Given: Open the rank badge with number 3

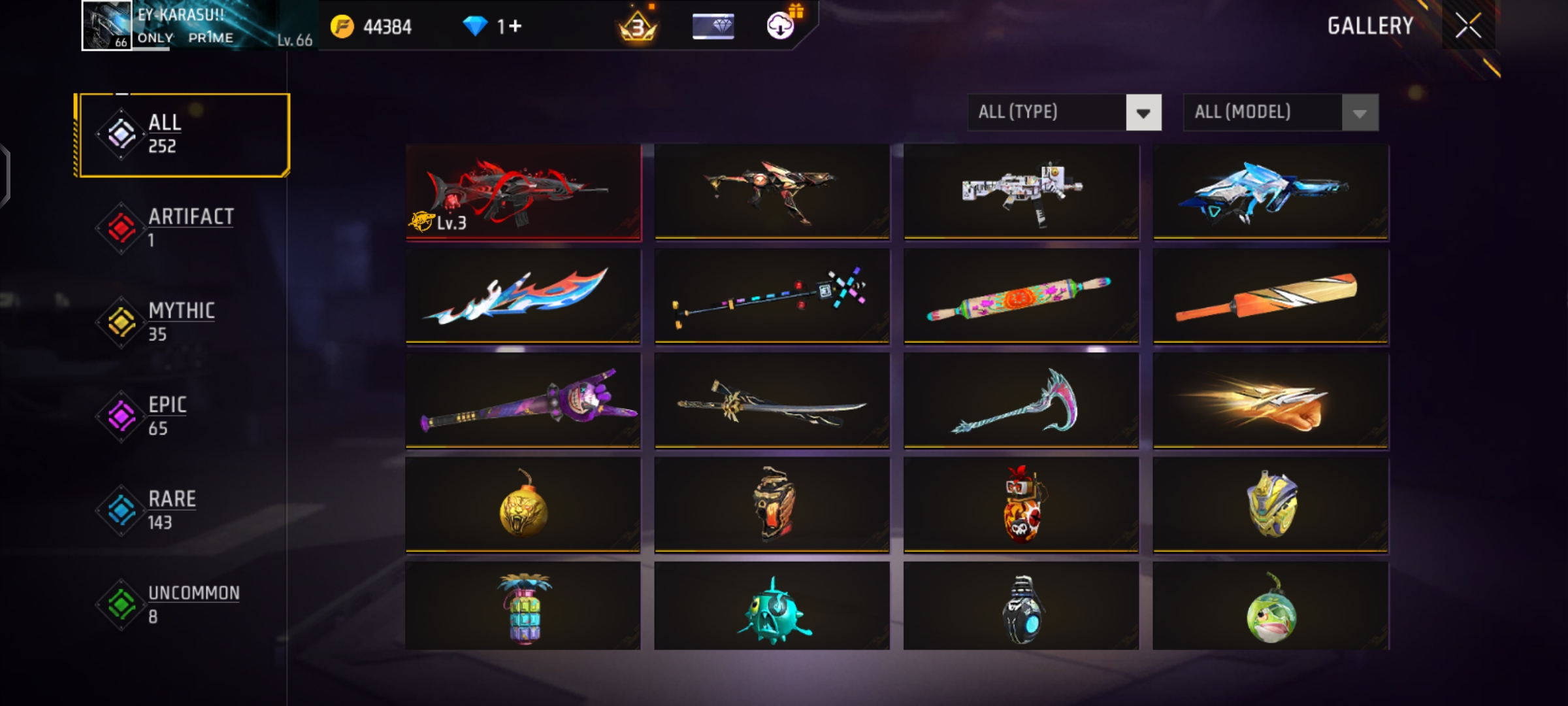Looking at the screenshot, I should [x=636, y=26].
